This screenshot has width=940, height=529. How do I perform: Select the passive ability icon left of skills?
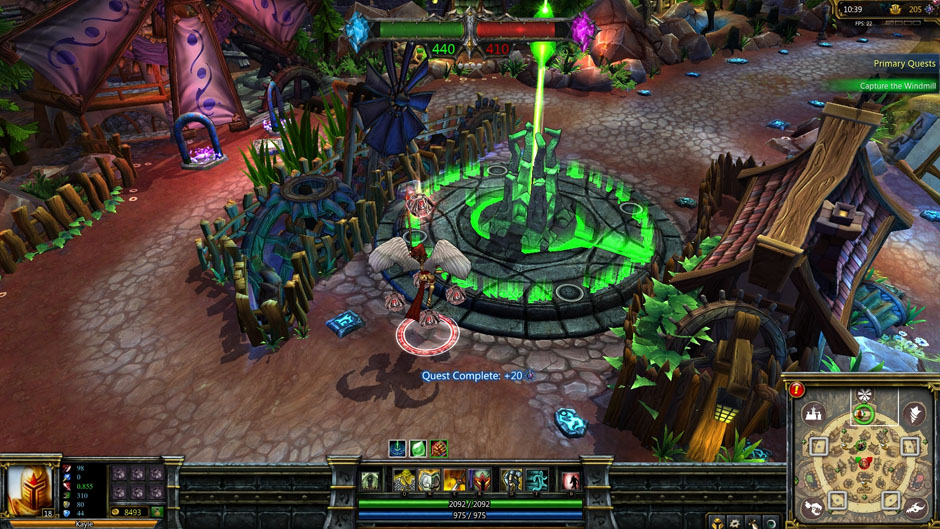click(371, 480)
